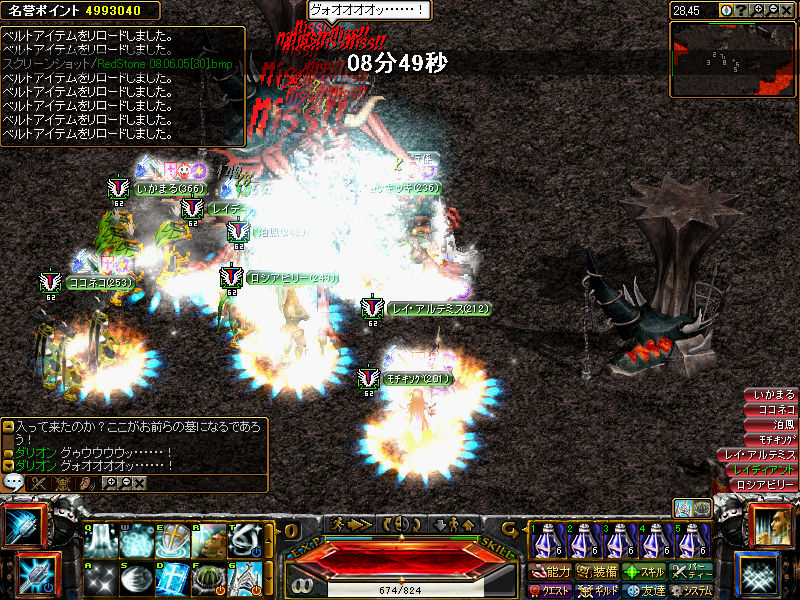Open the chat speech bubble icon
This screenshot has width=800, height=600.
coord(14,482)
